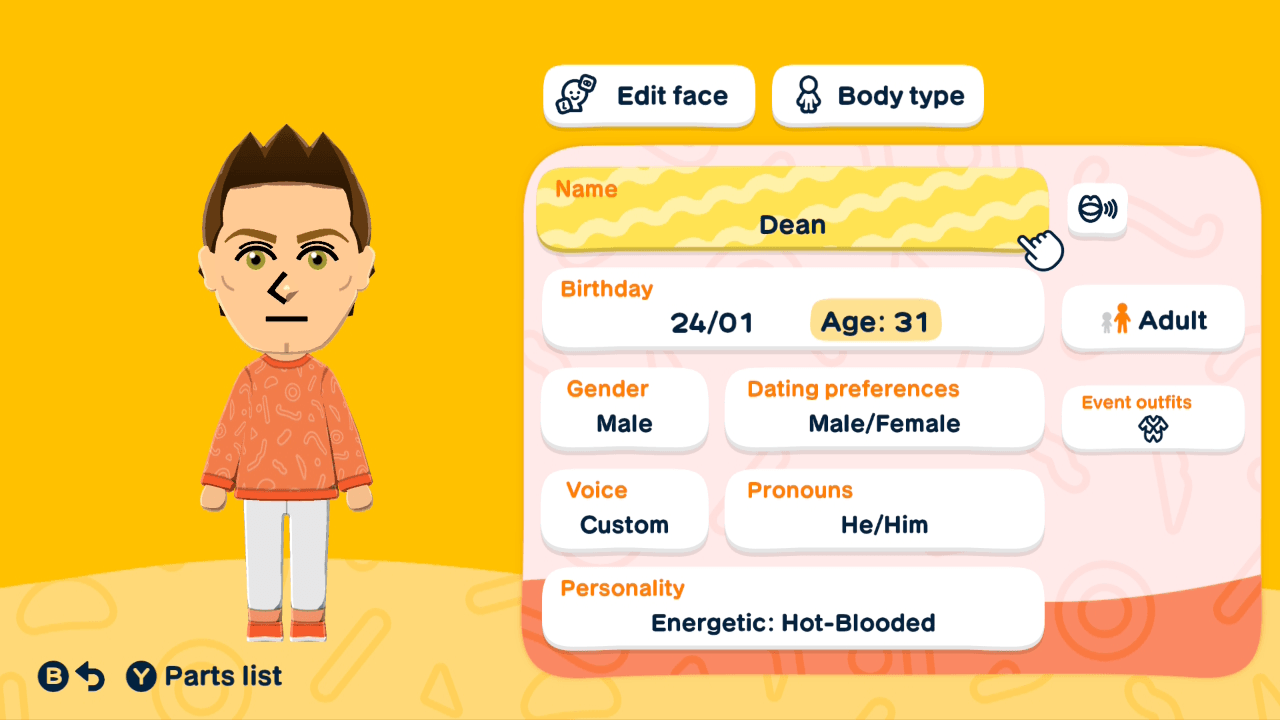Click the voice playback mouth icon
The image size is (1280, 720).
coord(1097,209)
